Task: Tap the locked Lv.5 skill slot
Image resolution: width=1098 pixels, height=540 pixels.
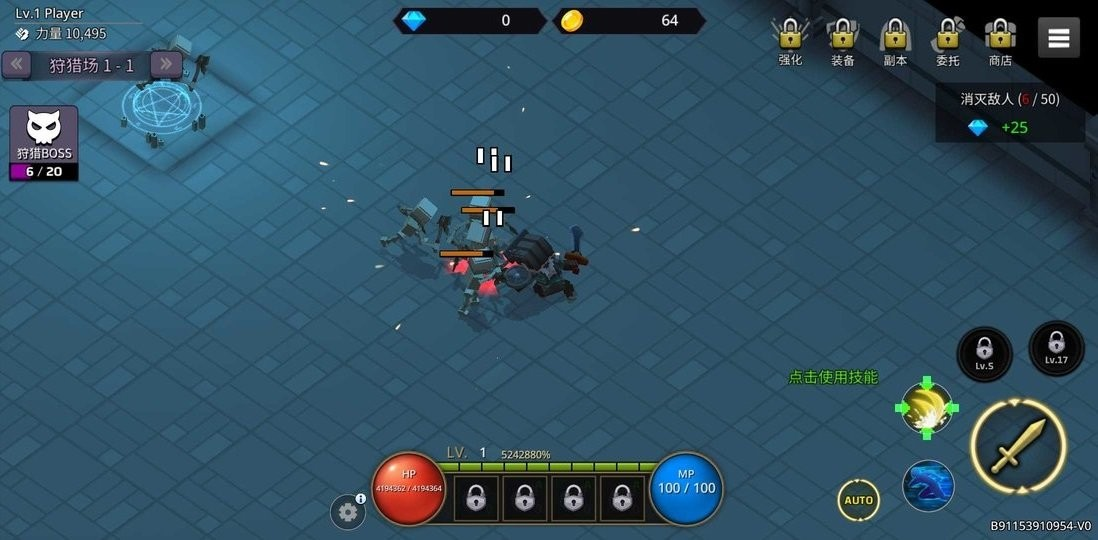Action: coord(984,353)
